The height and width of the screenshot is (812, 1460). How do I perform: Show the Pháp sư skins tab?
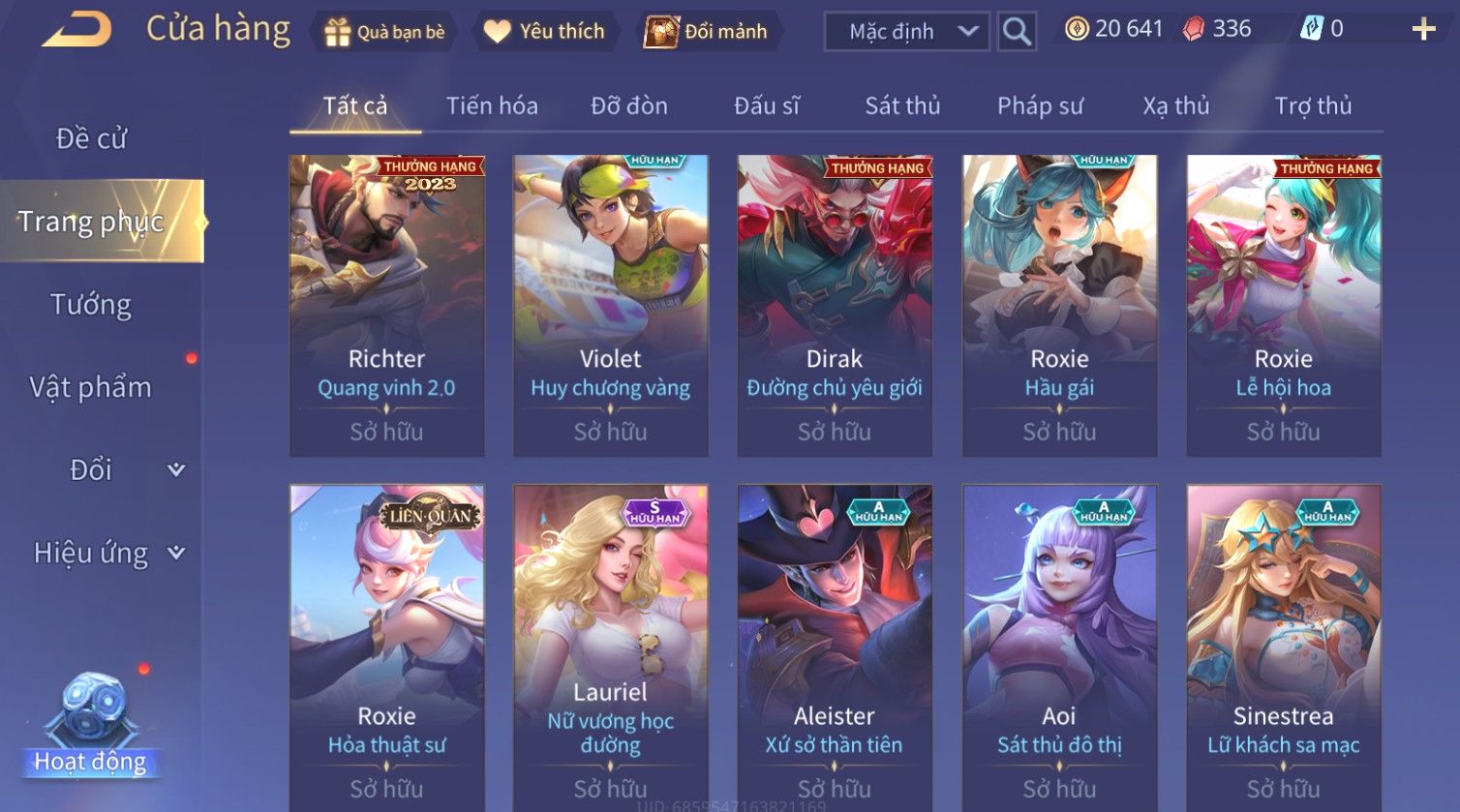pos(1040,105)
